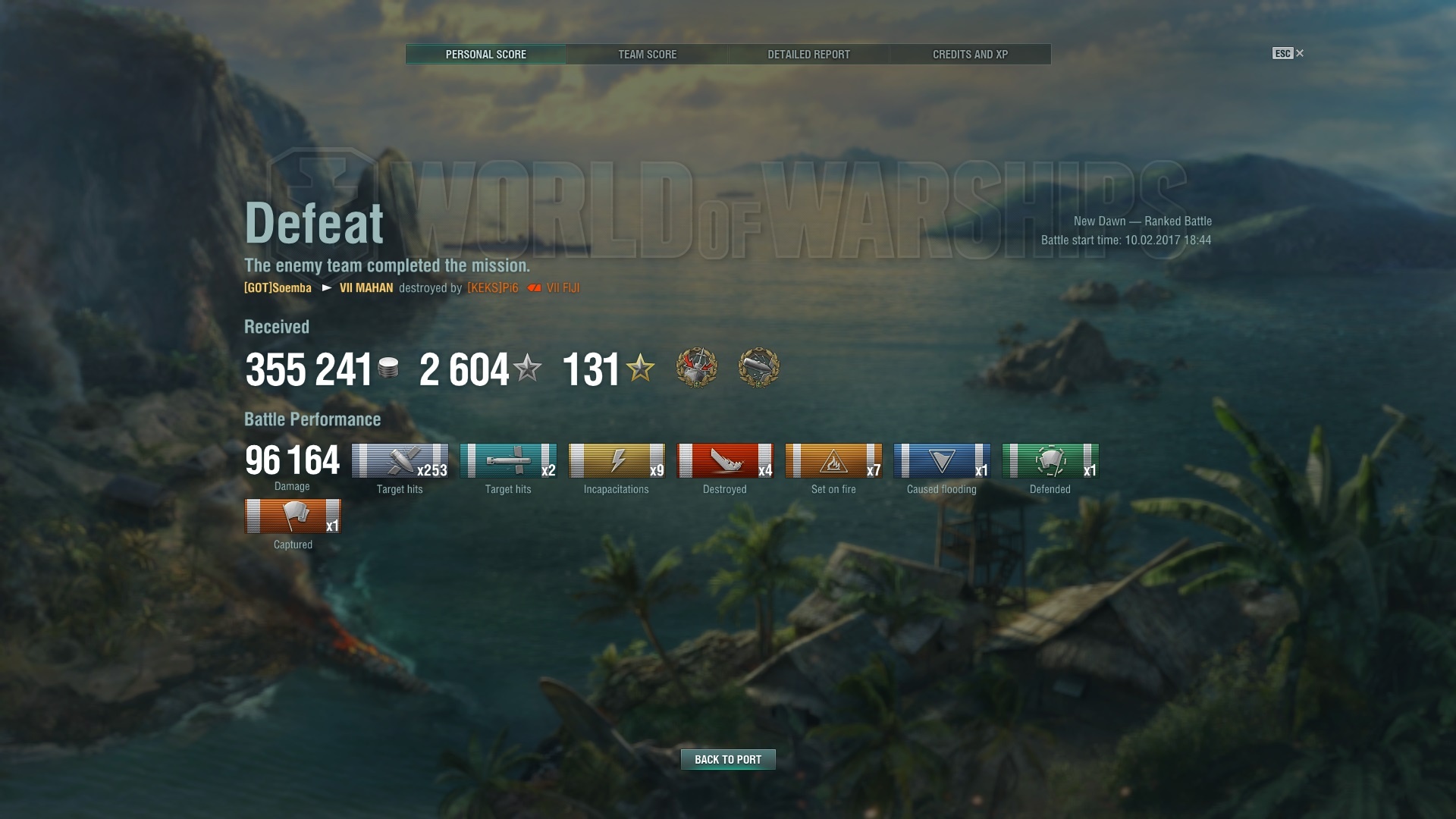Select the Caused flooding ribbon
Image resolution: width=1456 pixels, height=819 pixels.
click(942, 461)
